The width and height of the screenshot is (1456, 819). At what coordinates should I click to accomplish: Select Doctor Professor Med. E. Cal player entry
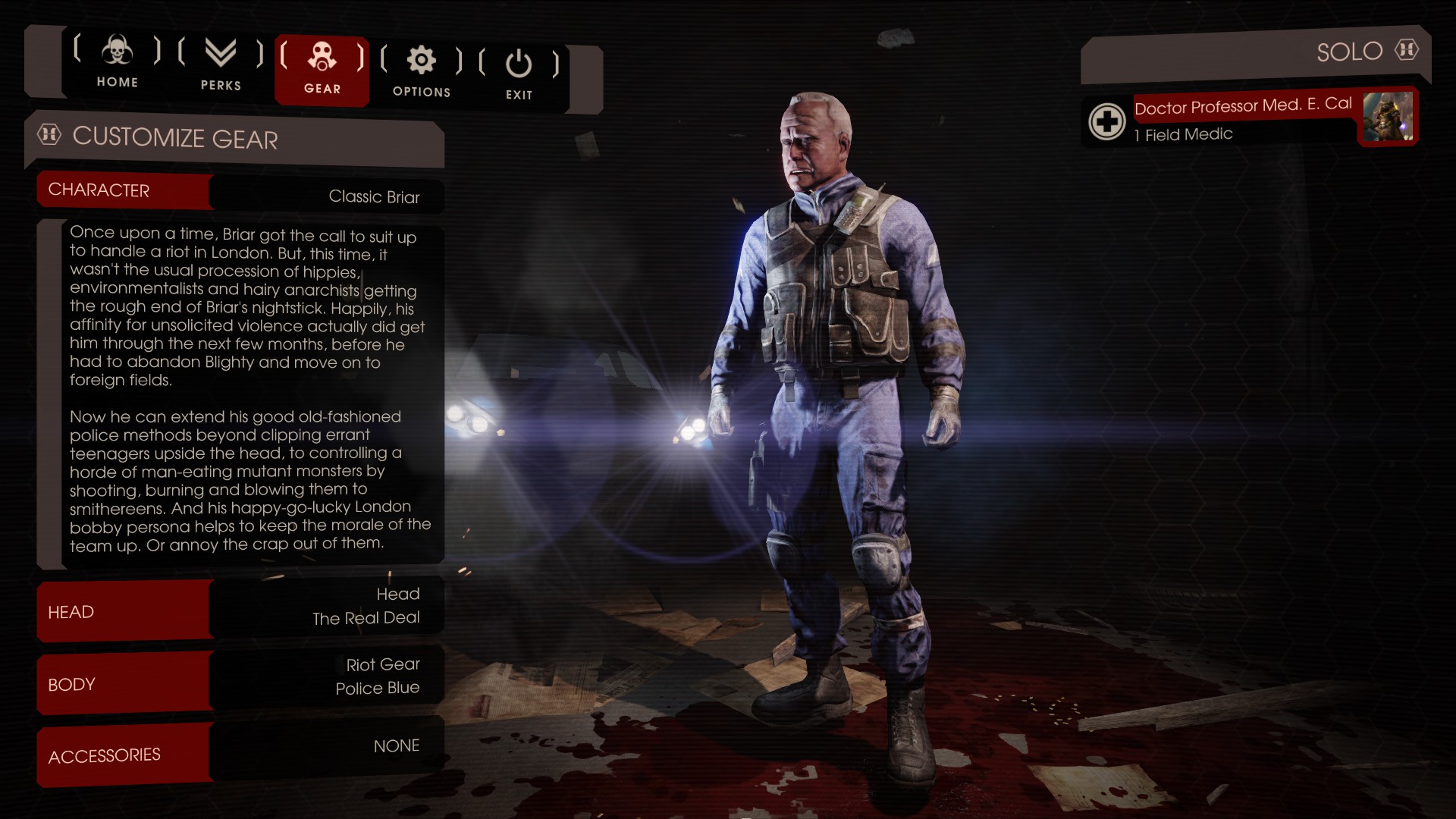tap(1244, 107)
